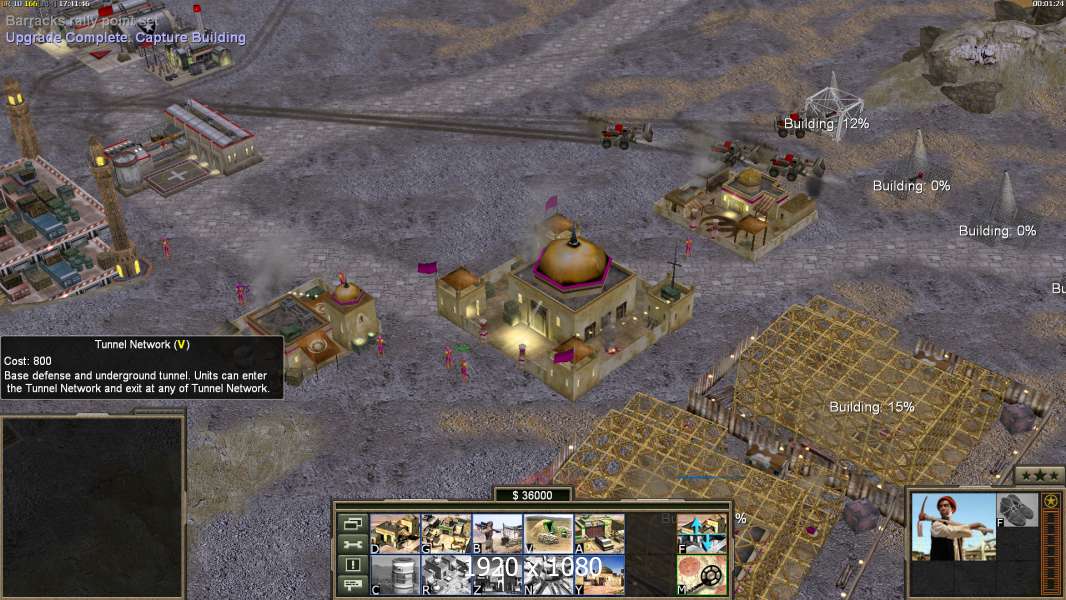This screenshot has width=1066, height=600.
Task: Click the greyed-out build icon (R)
Action: 446,574
